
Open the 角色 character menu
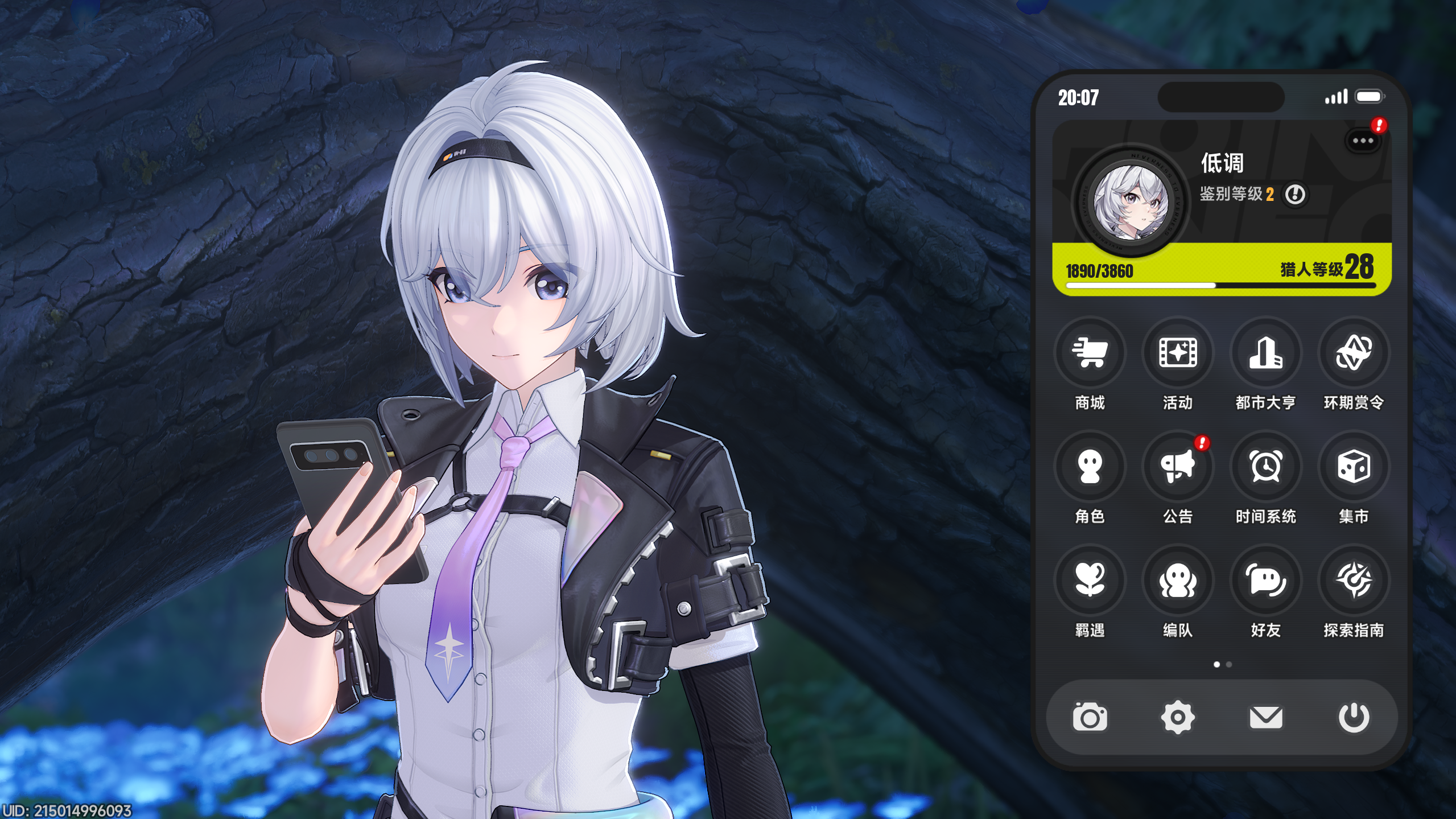(x=1090, y=467)
